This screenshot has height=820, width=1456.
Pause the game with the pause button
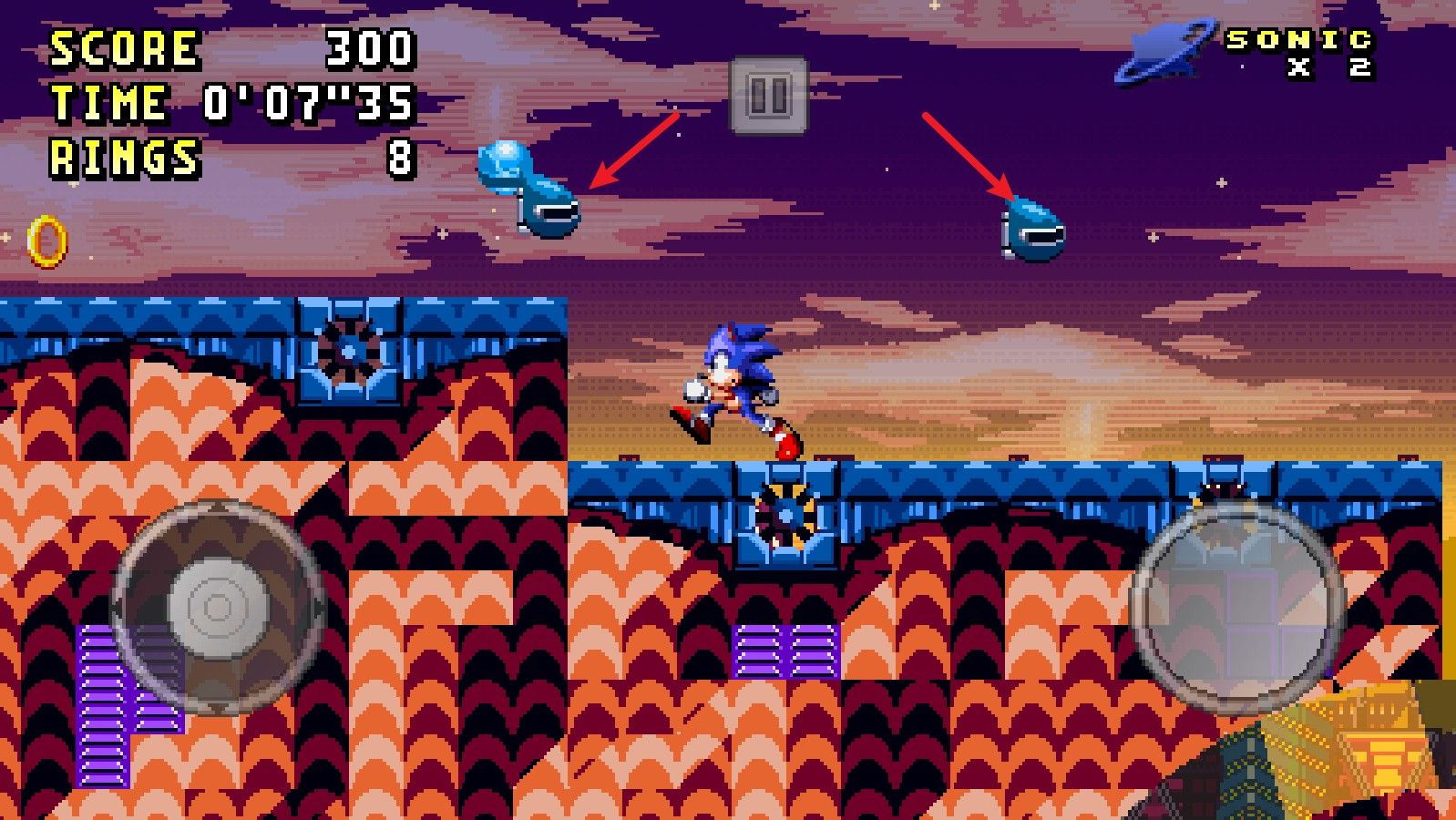point(768,95)
